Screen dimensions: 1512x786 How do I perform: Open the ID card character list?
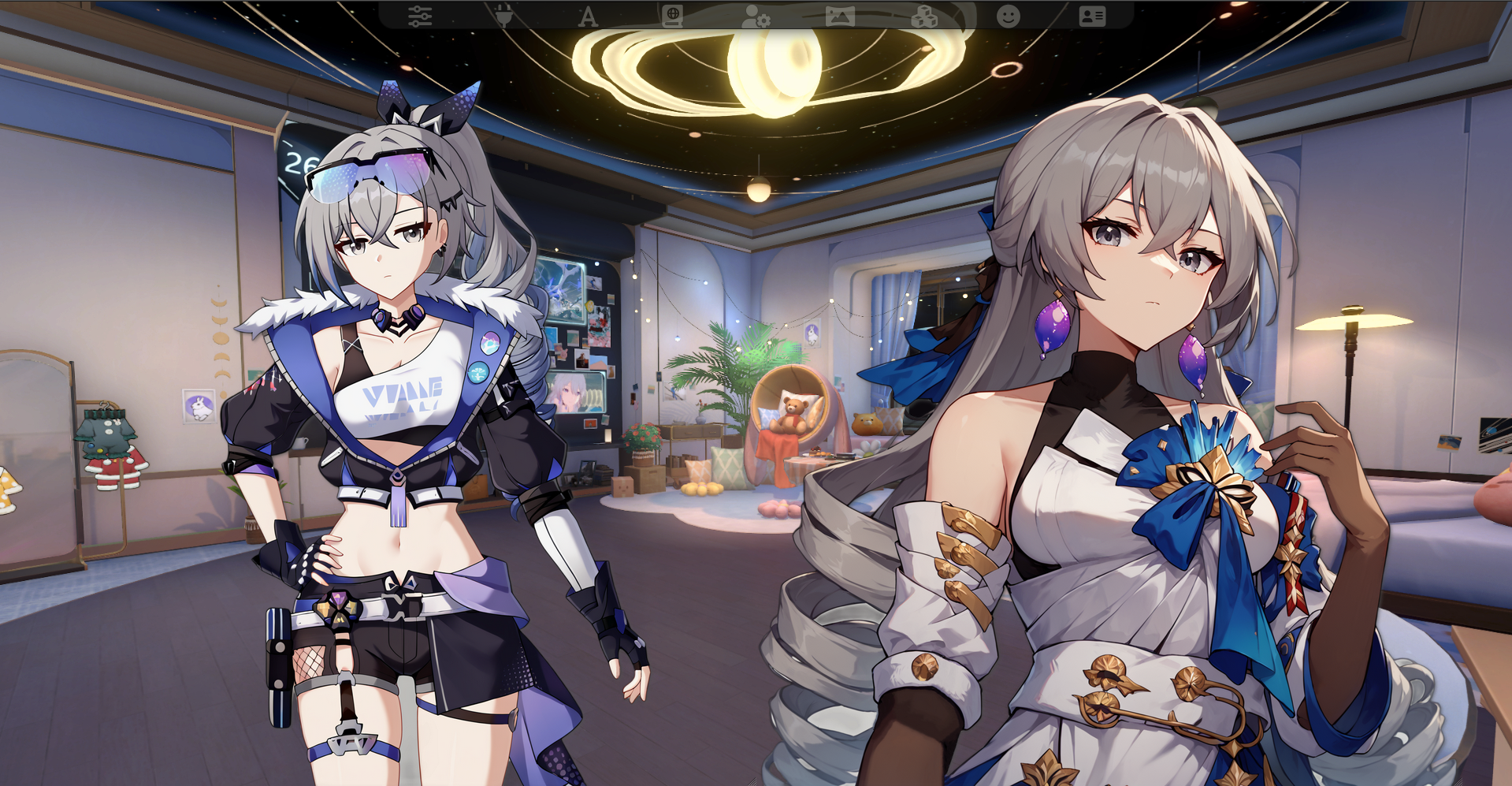point(1092,16)
